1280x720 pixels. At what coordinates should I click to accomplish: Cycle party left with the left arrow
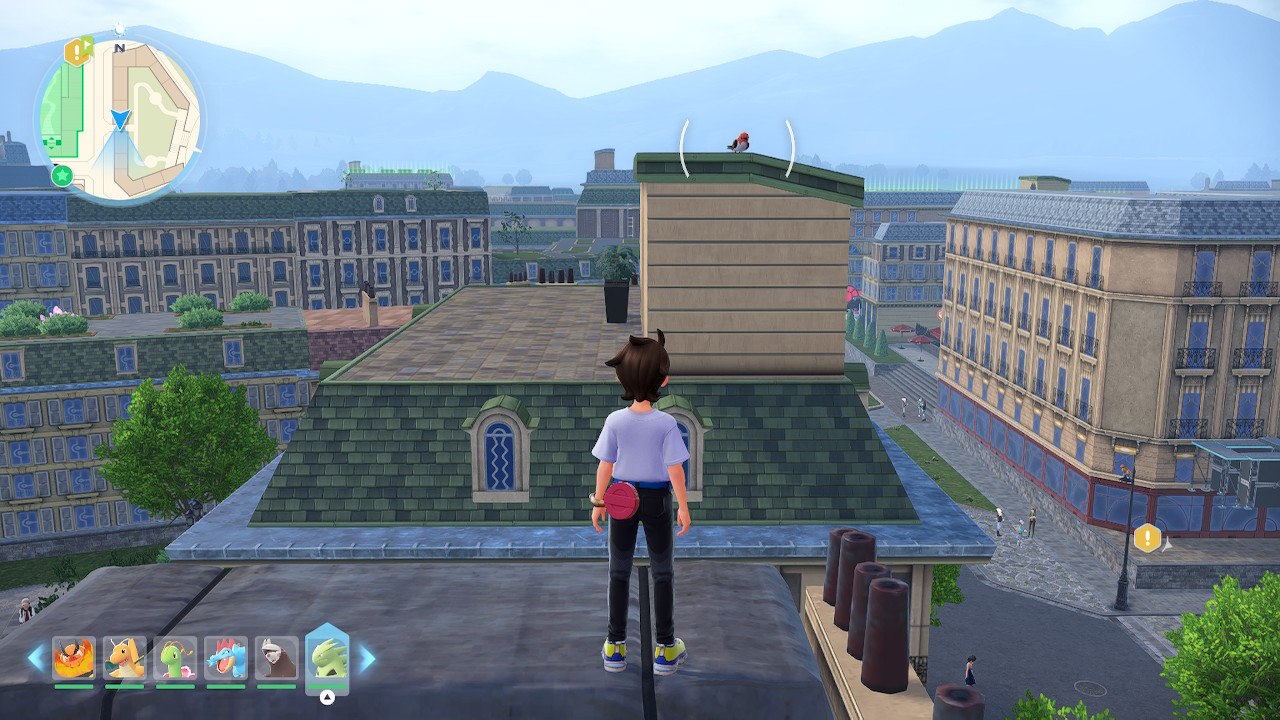coord(36,657)
